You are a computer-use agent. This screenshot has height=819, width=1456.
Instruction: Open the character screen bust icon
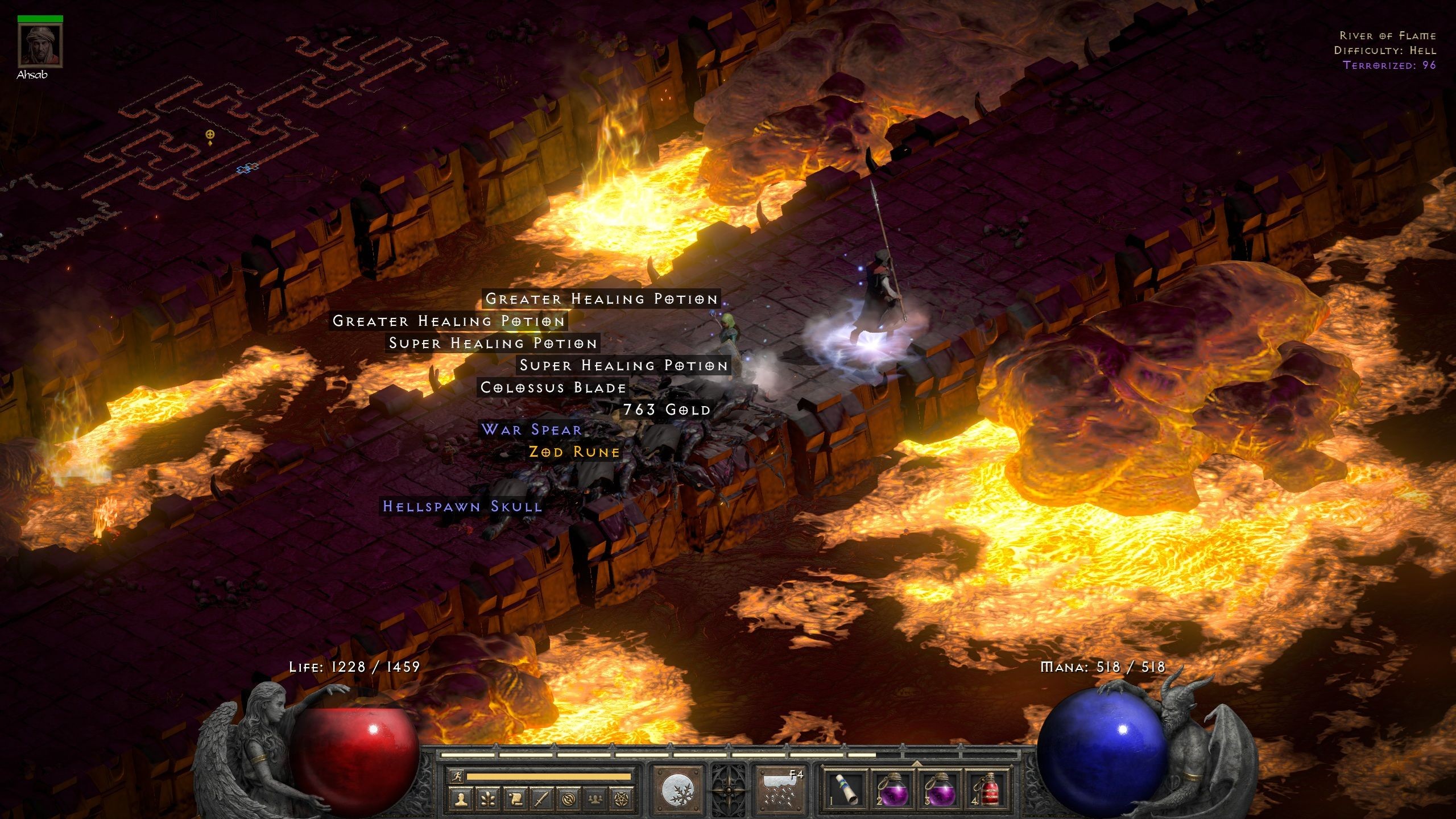click(x=460, y=800)
